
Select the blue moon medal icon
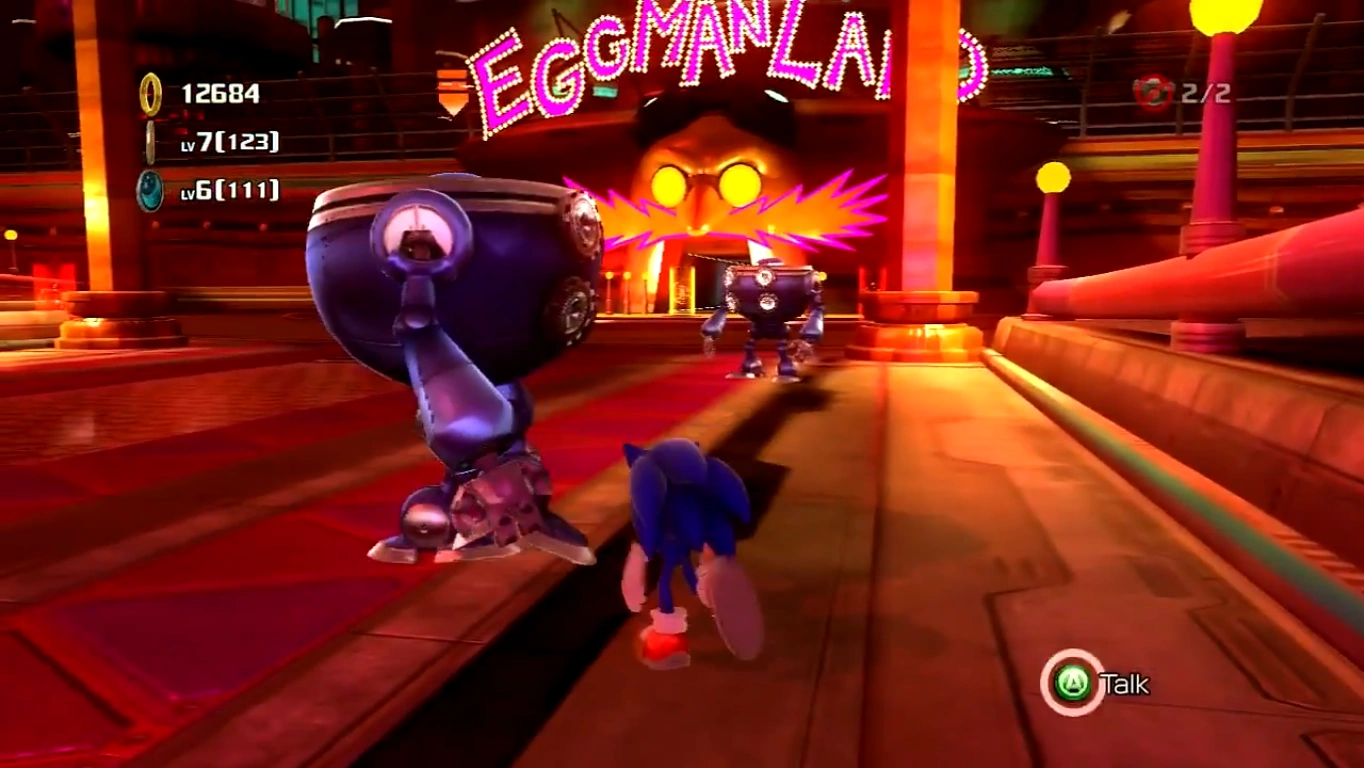click(150, 190)
